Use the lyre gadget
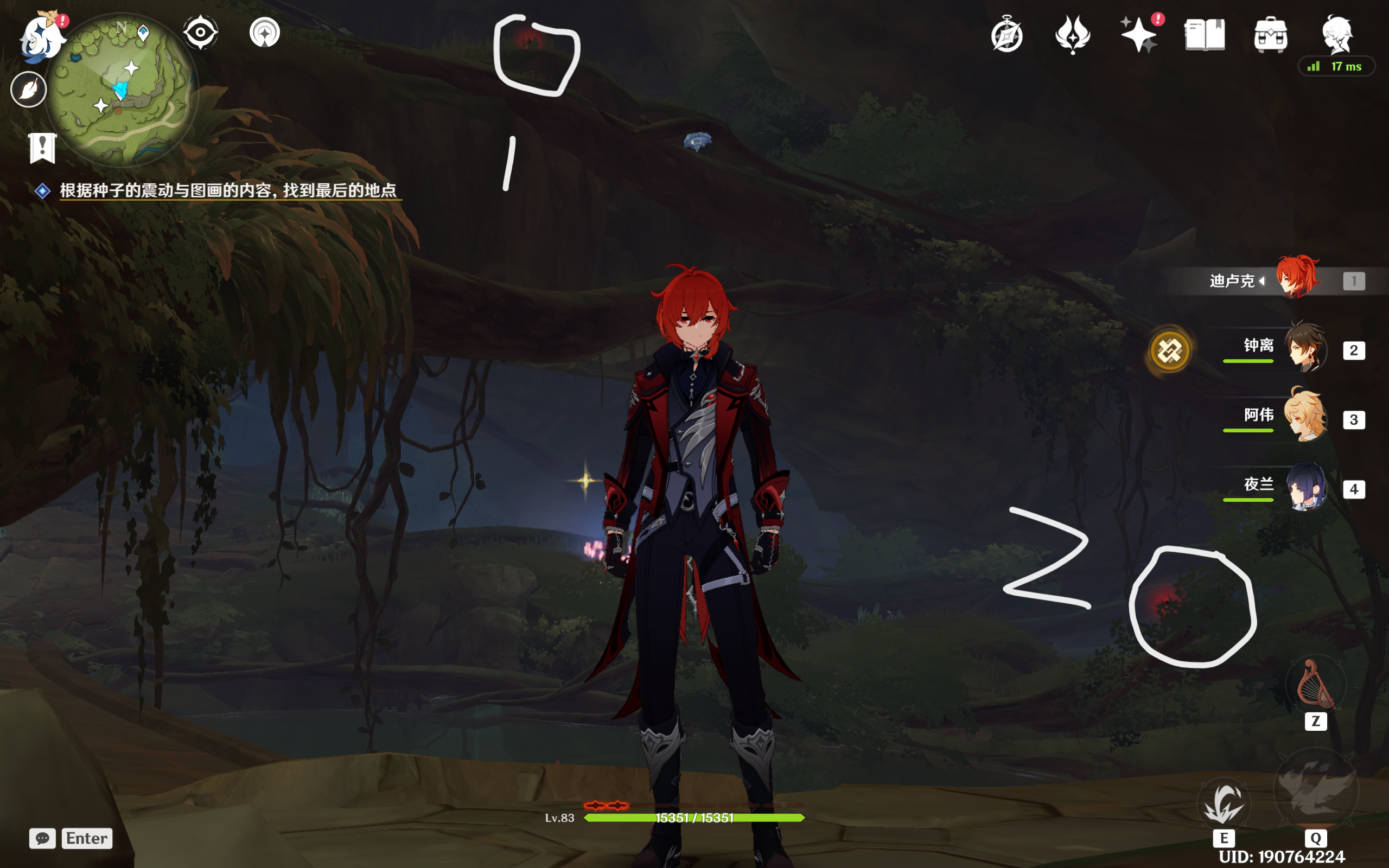 click(x=1315, y=686)
